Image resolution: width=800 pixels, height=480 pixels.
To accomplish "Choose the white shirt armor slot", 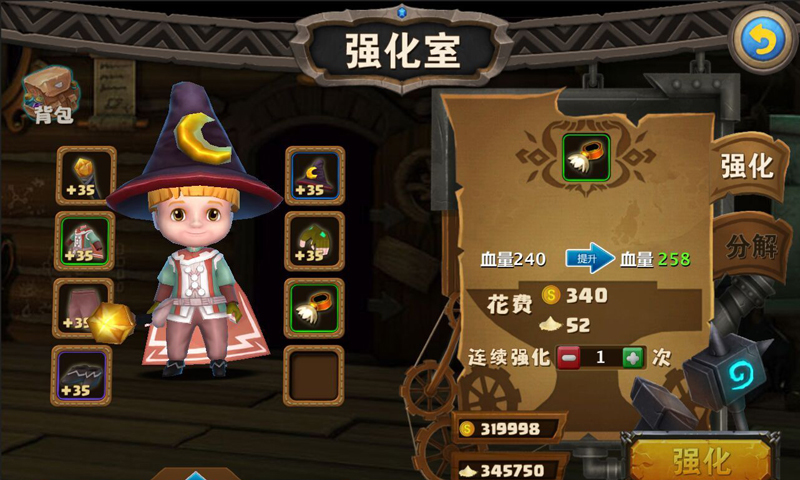I will coord(85,242).
